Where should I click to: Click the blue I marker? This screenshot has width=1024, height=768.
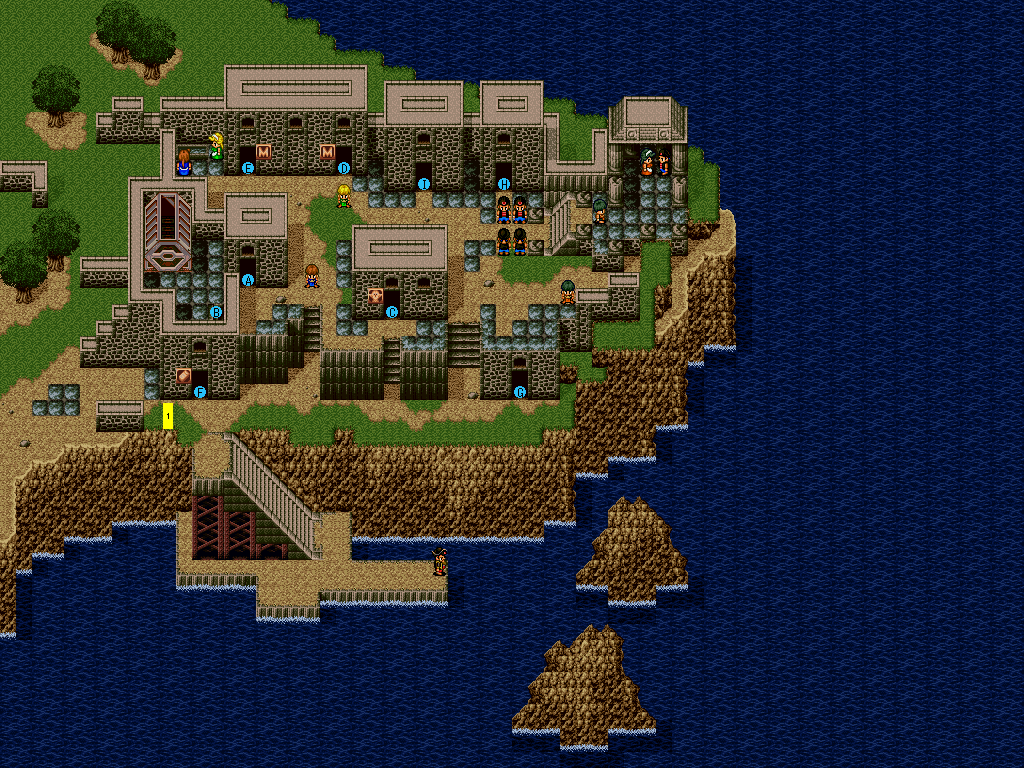[x=423, y=184]
